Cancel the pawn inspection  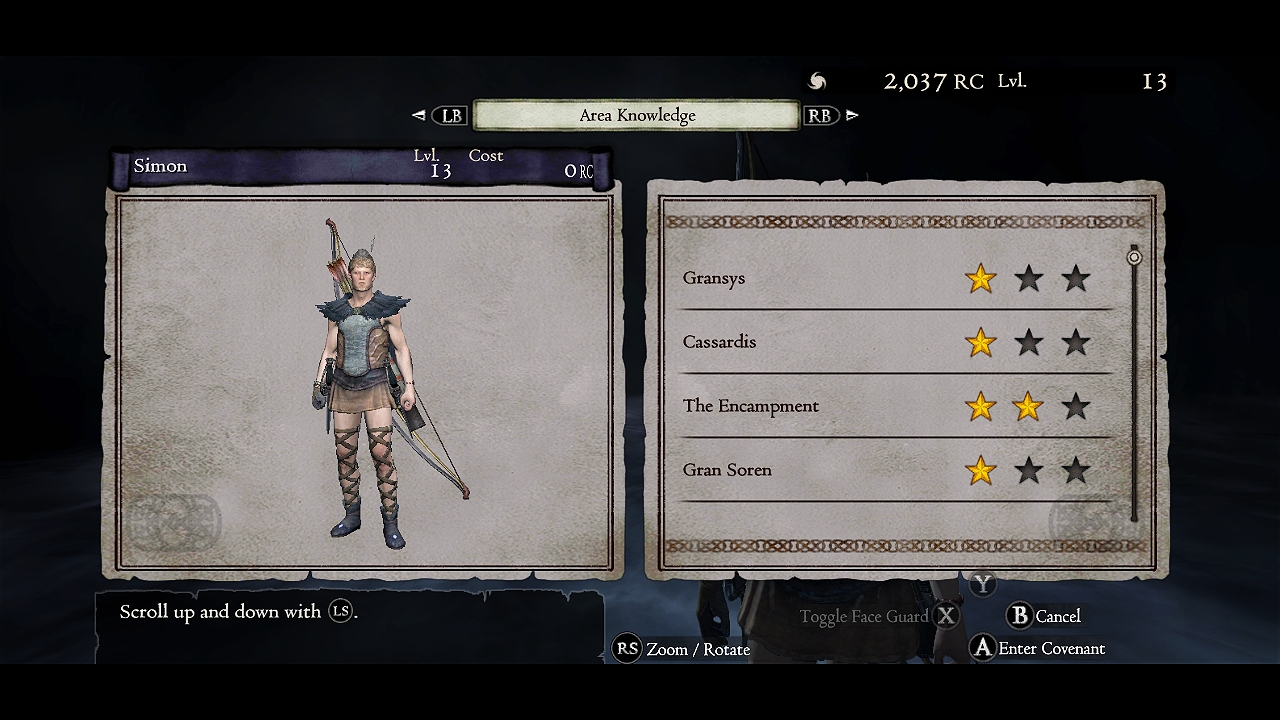(1045, 616)
